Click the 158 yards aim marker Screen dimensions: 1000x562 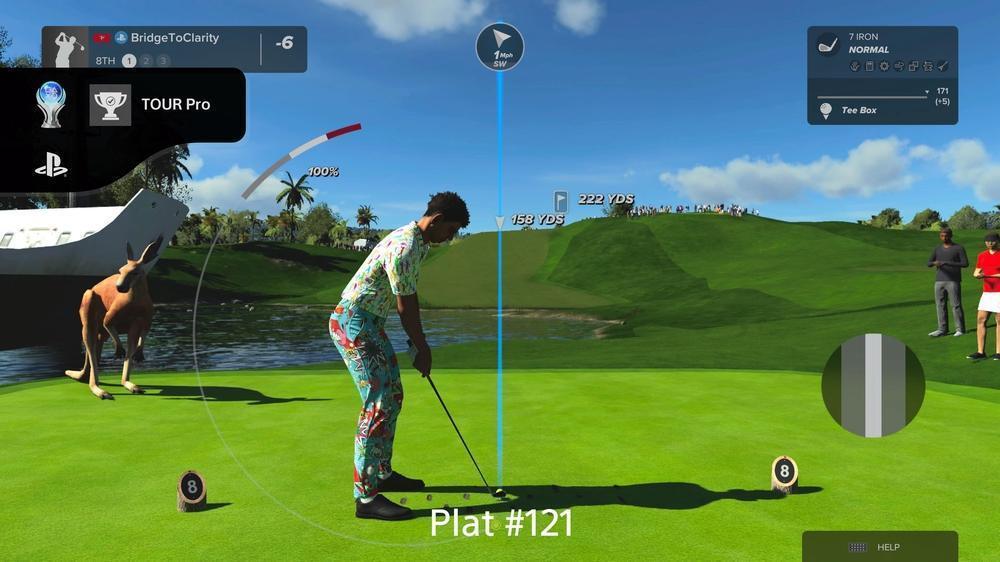(536, 219)
